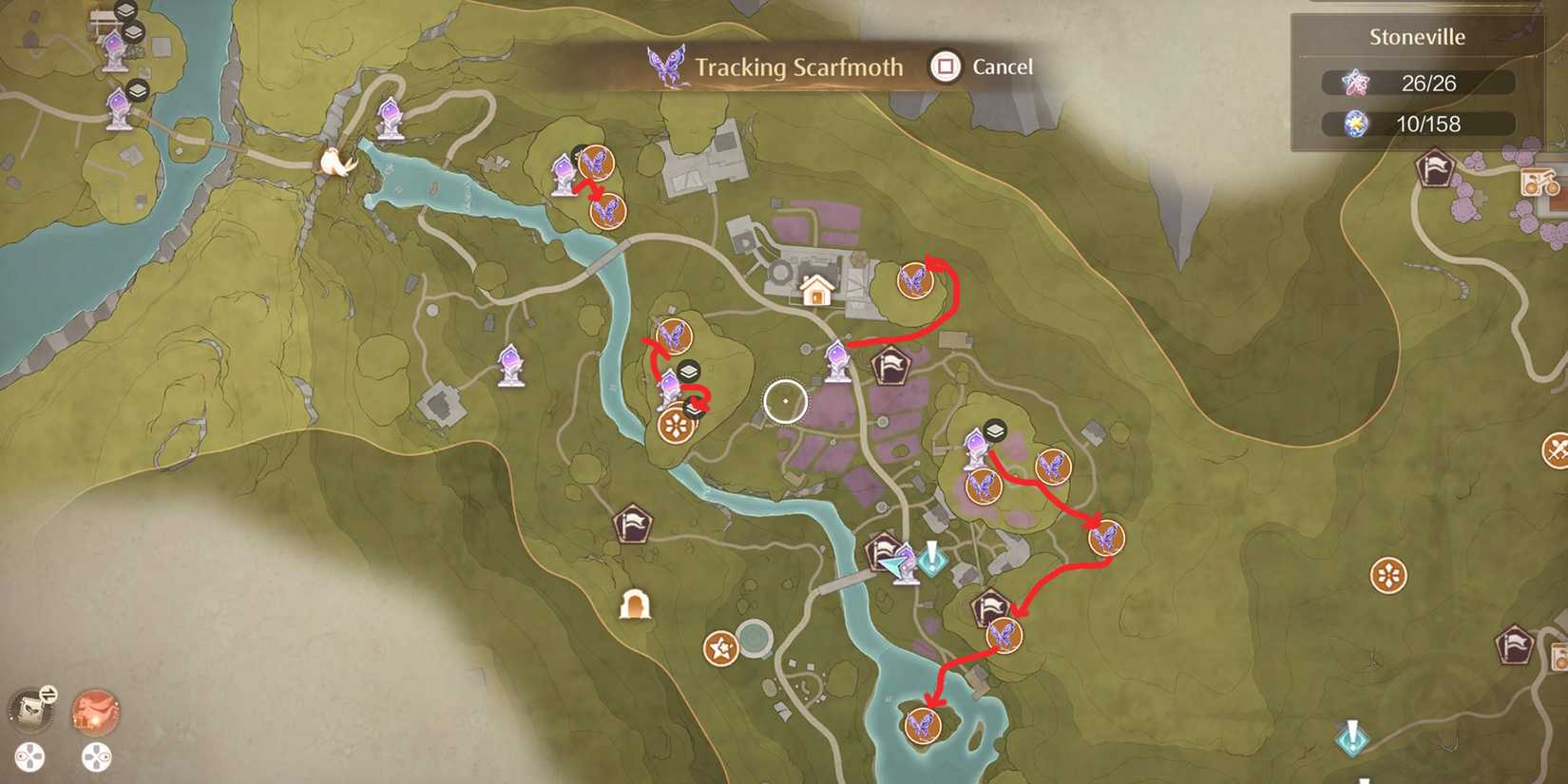Select the star medallion icon near the hot spring pool
The image size is (1568, 784).
[720, 649]
